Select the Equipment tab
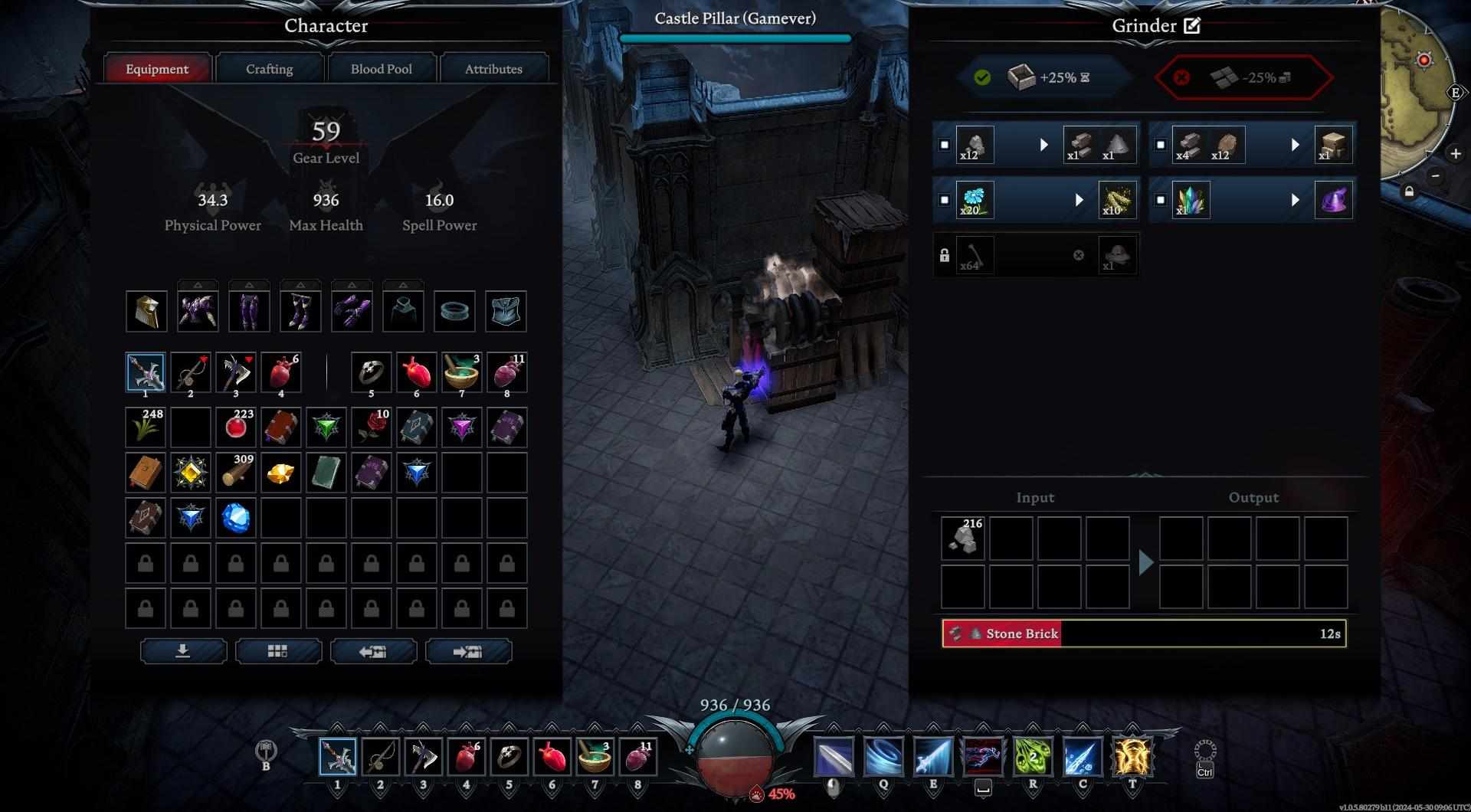The height and width of the screenshot is (812, 1471). coord(157,69)
